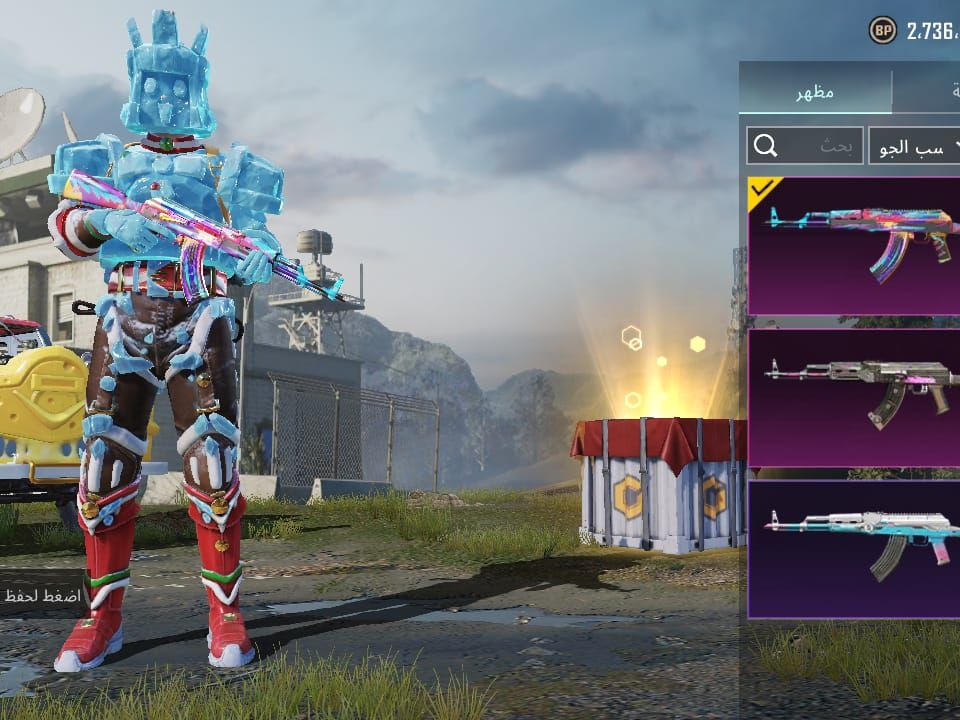
Task: Switch to the مظهر appearance tab
Action: tap(815, 92)
